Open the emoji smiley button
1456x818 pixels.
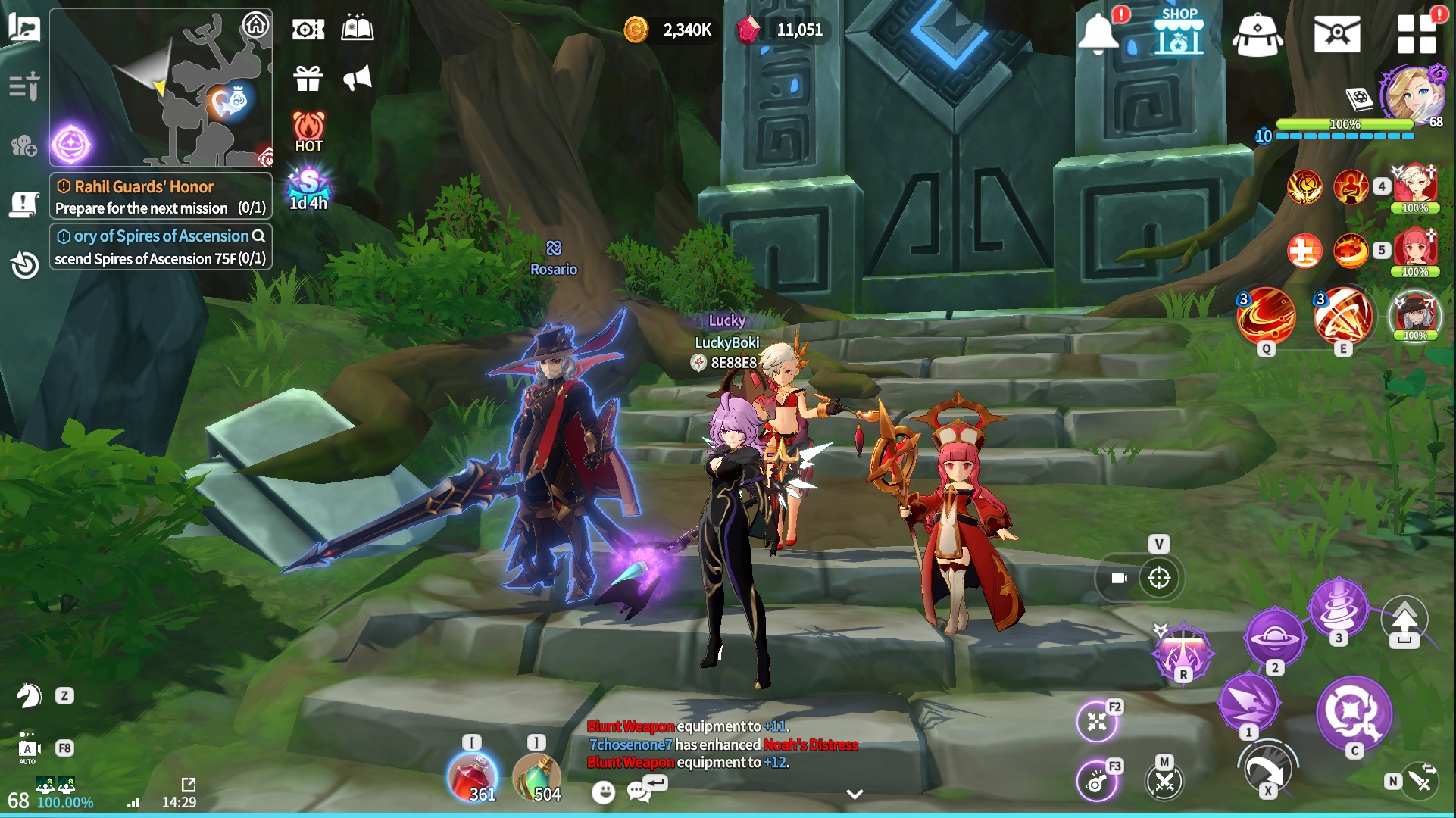[603, 792]
